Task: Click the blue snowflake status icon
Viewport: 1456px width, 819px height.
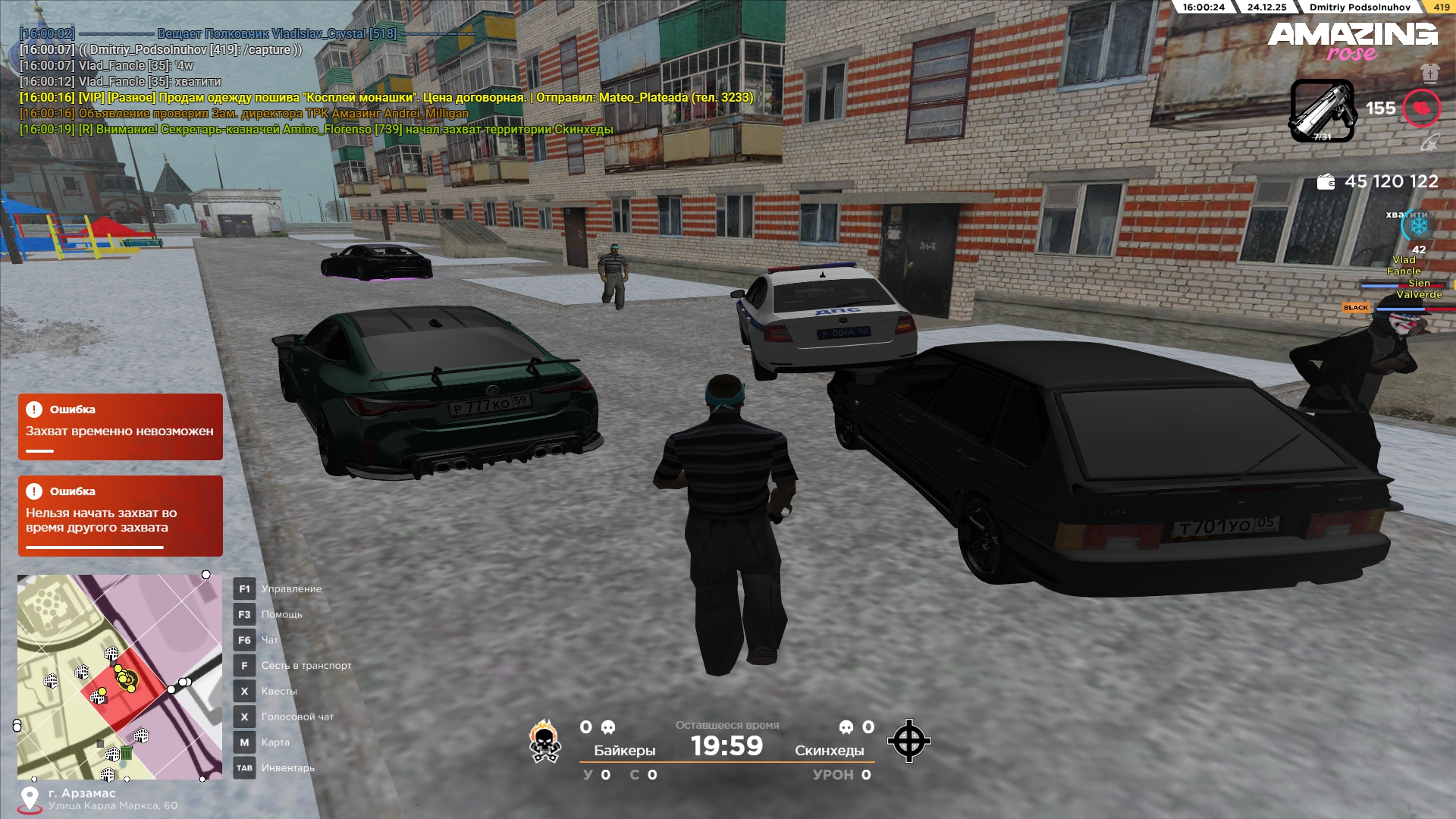Action: pos(1417,225)
